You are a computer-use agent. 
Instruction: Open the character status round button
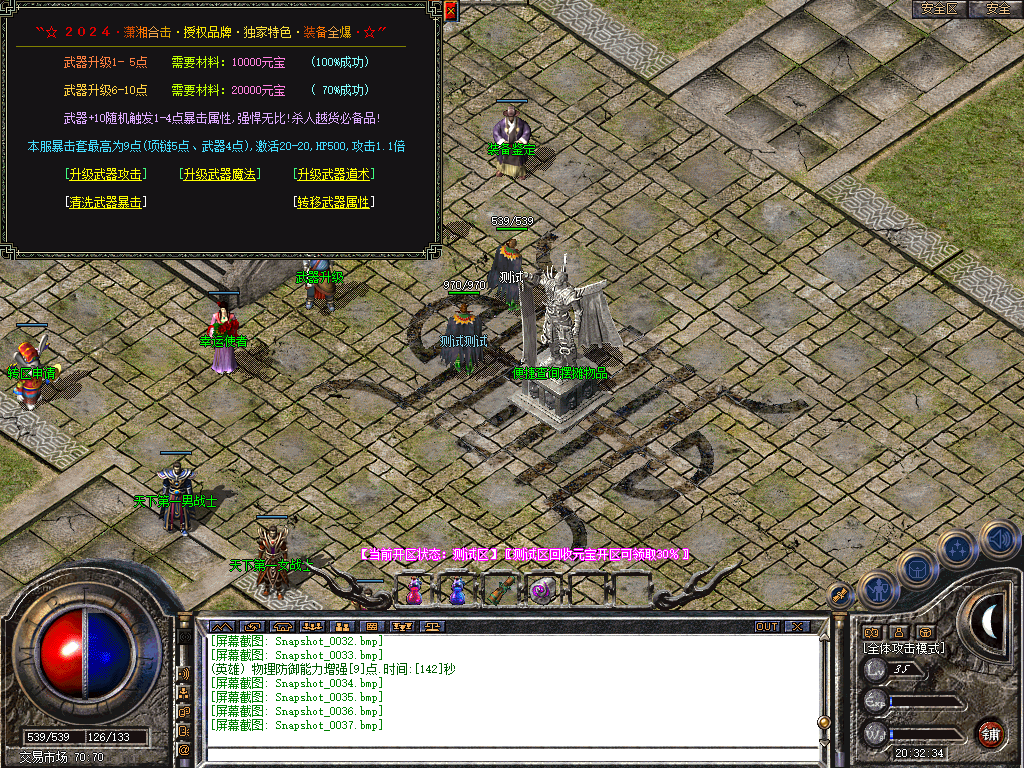[878, 590]
